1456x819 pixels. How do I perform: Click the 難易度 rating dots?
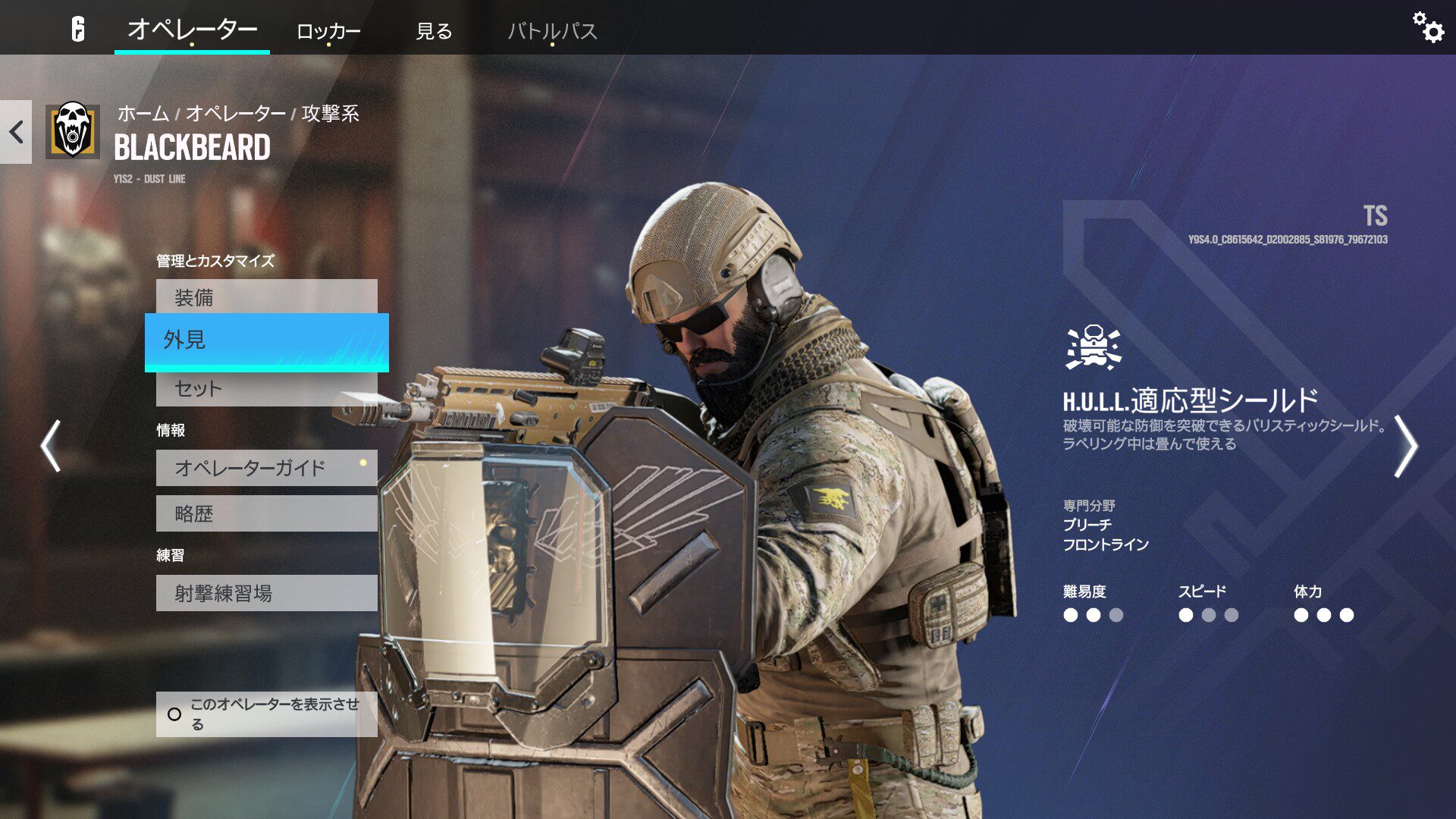[1092, 617]
